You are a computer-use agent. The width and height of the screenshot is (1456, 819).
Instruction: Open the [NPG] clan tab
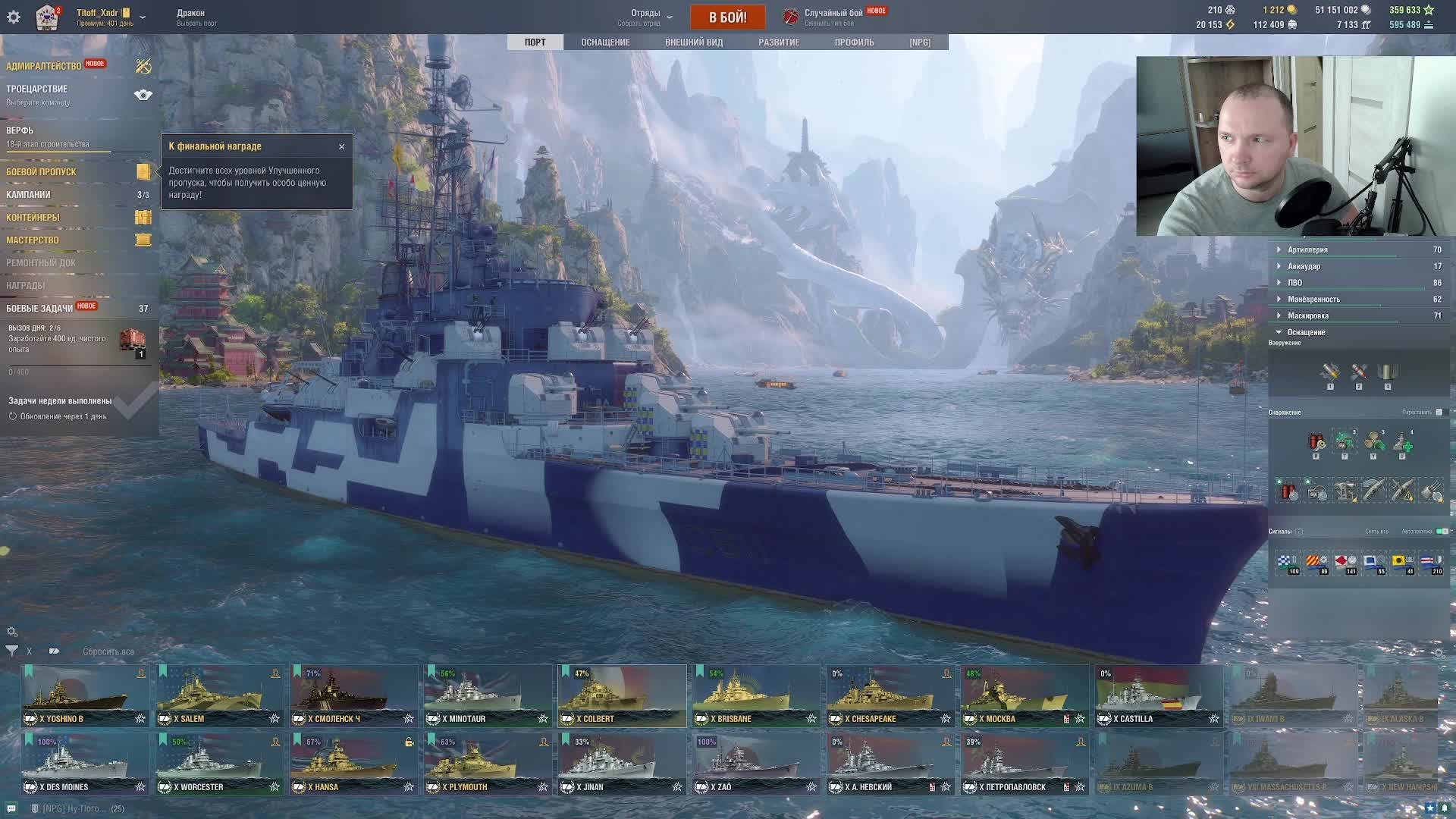click(920, 42)
